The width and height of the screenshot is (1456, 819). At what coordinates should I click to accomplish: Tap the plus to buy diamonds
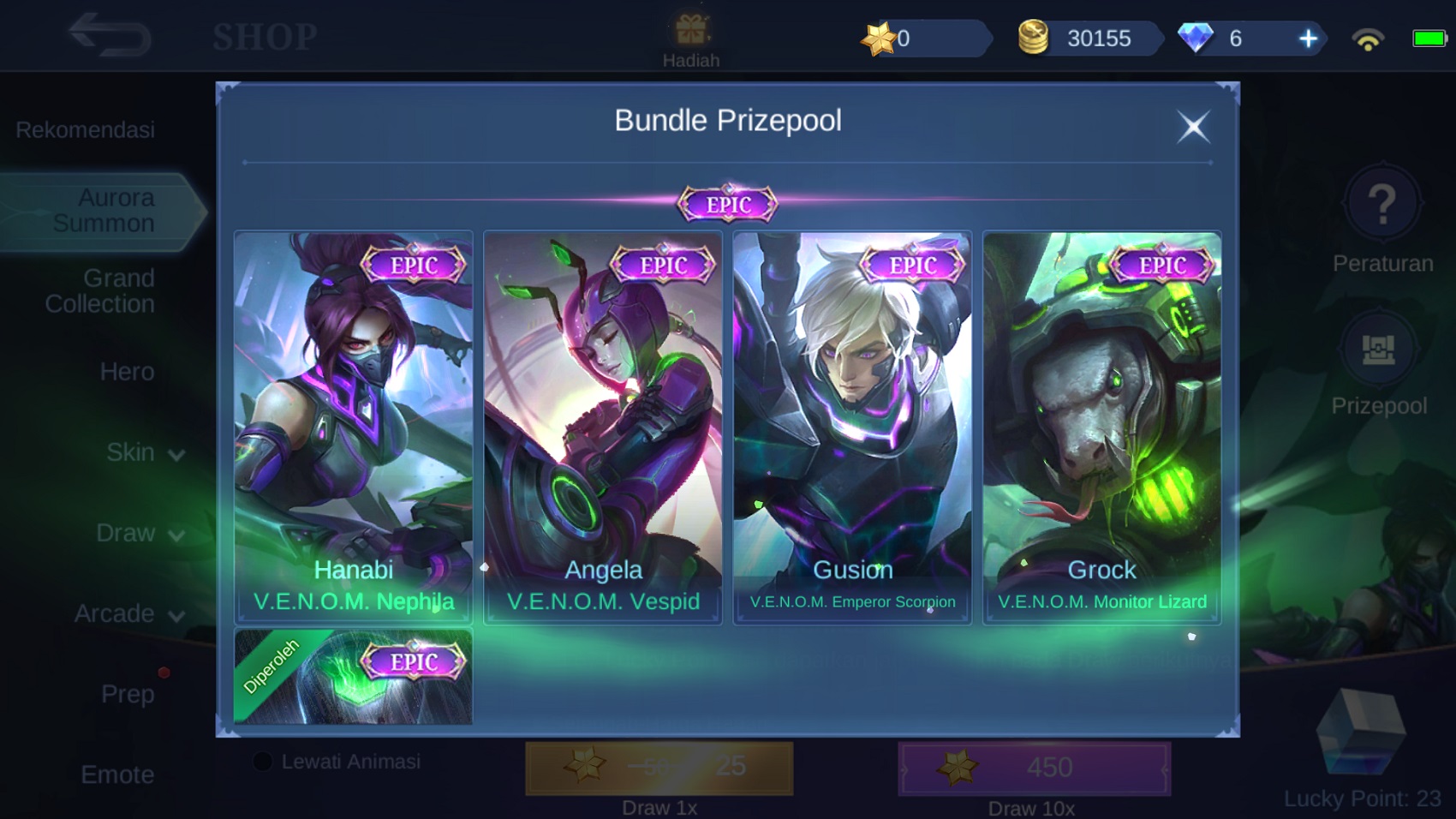[x=1309, y=39]
